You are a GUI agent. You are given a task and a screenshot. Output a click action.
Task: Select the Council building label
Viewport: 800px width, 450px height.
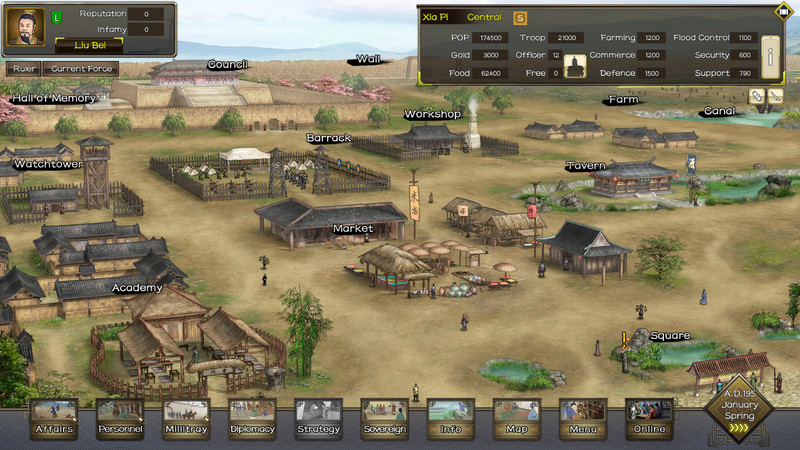pos(227,65)
